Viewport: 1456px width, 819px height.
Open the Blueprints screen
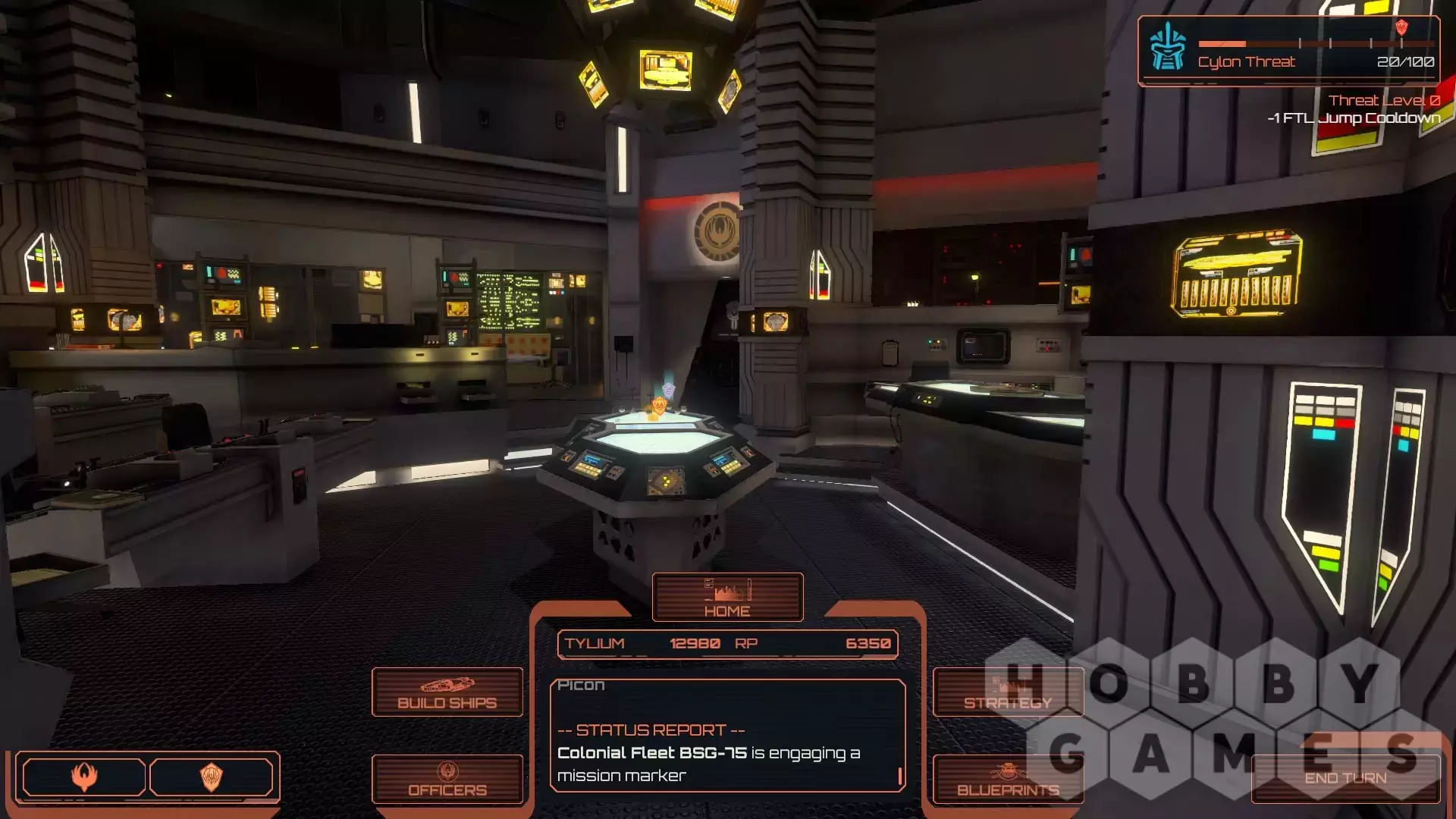1008,779
